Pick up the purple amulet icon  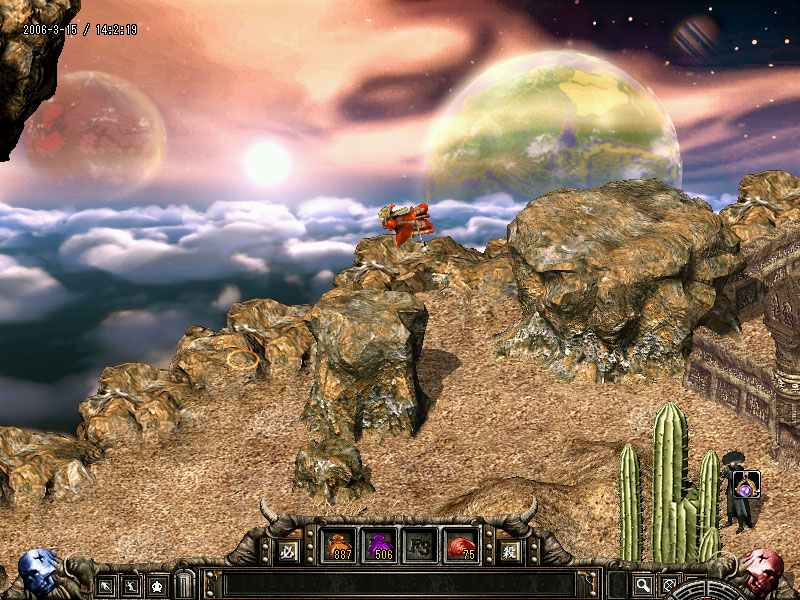pos(746,485)
